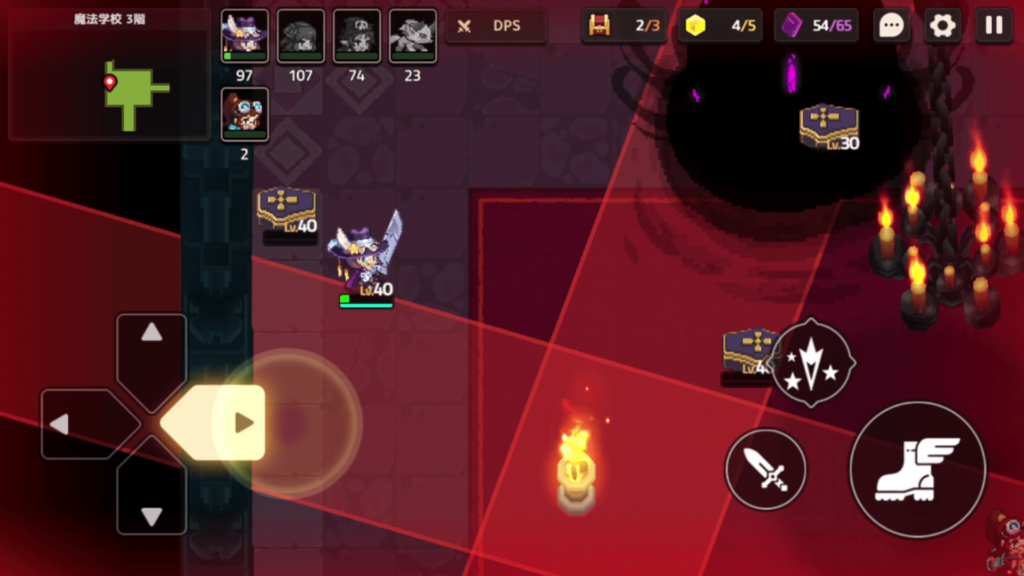1024x576 pixels.
Task: Toggle the DPS meter button
Action: (x=496, y=26)
